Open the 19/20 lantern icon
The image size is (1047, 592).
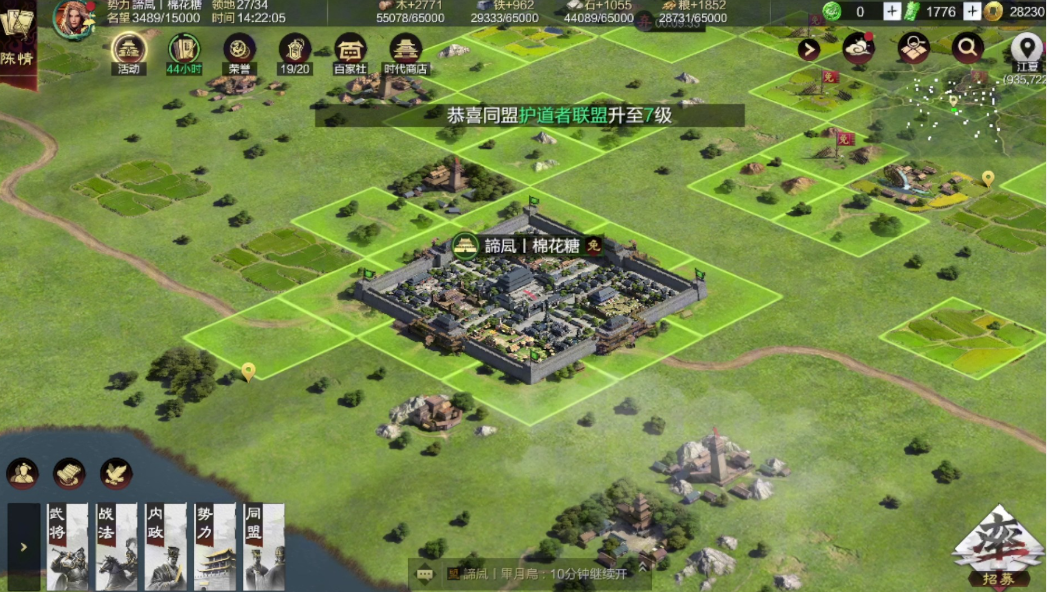coord(295,50)
